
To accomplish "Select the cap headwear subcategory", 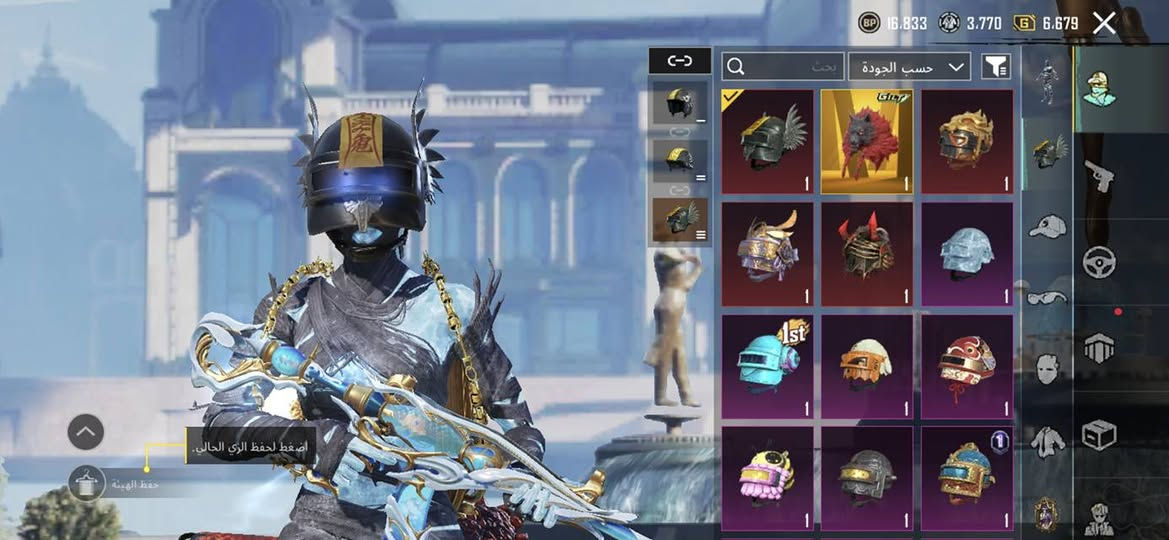I will [x=1047, y=226].
